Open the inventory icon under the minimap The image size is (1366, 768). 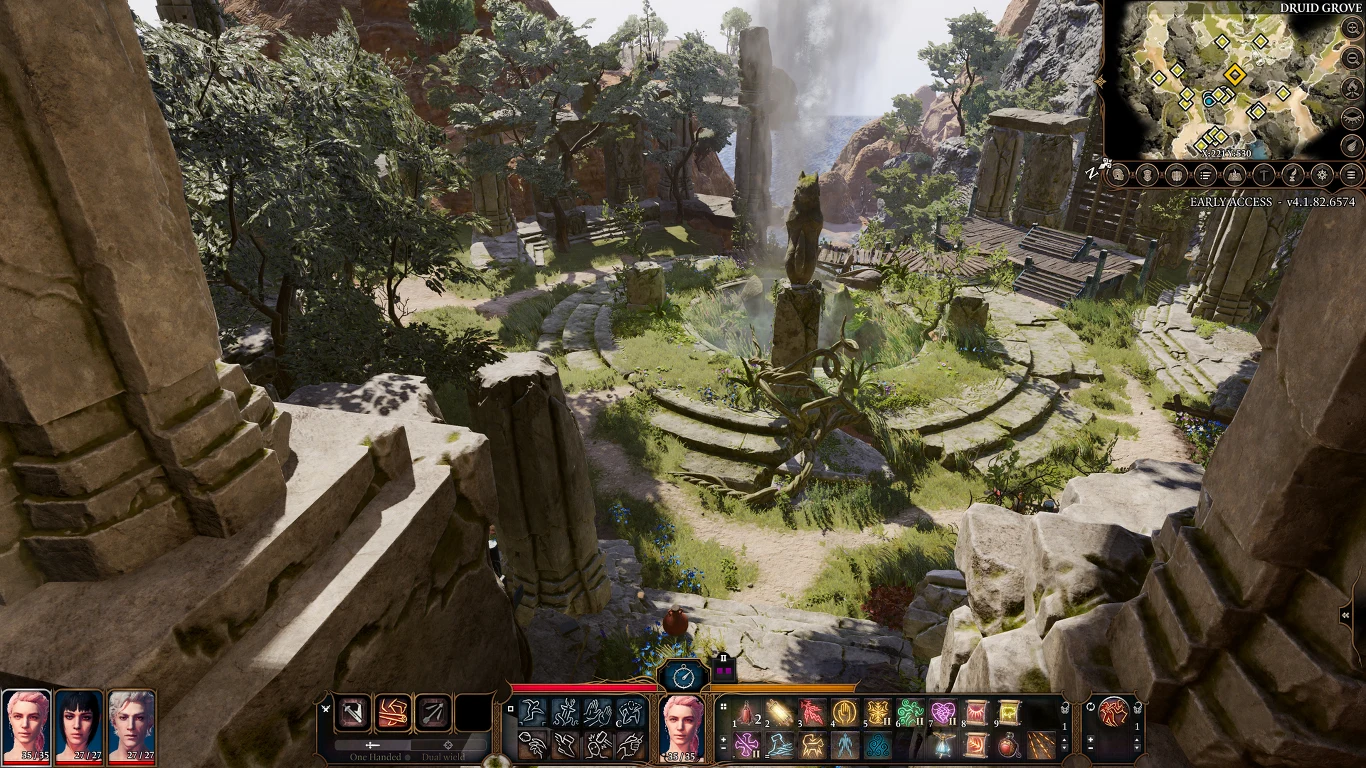[x=1145, y=175]
